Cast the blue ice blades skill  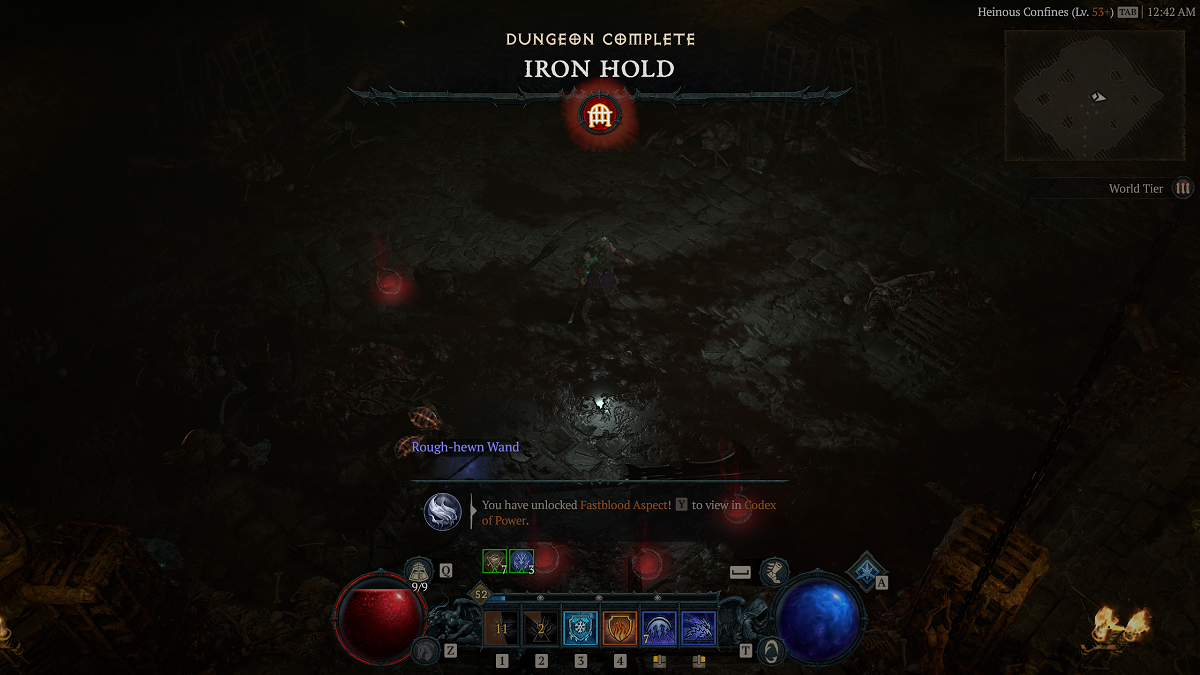click(x=658, y=629)
